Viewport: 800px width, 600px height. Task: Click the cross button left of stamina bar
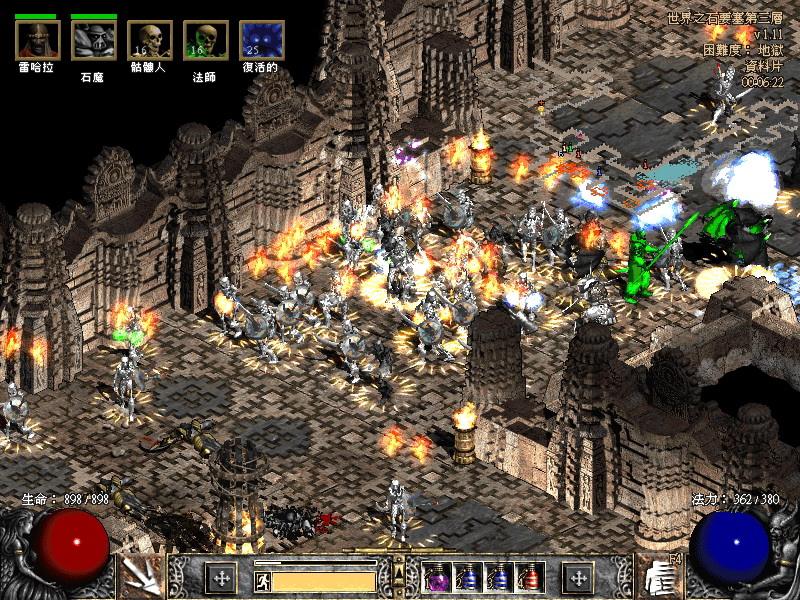pos(220,577)
